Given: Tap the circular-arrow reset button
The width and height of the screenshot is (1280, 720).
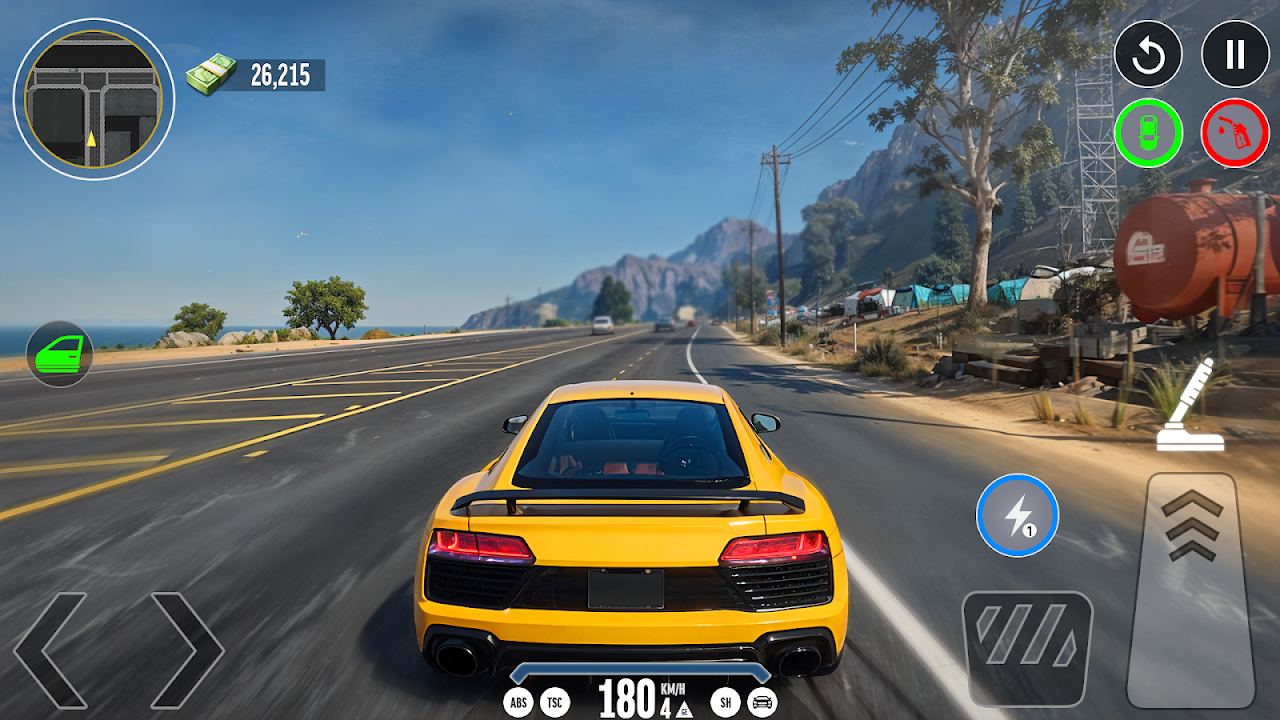Looking at the screenshot, I should point(1148,54).
